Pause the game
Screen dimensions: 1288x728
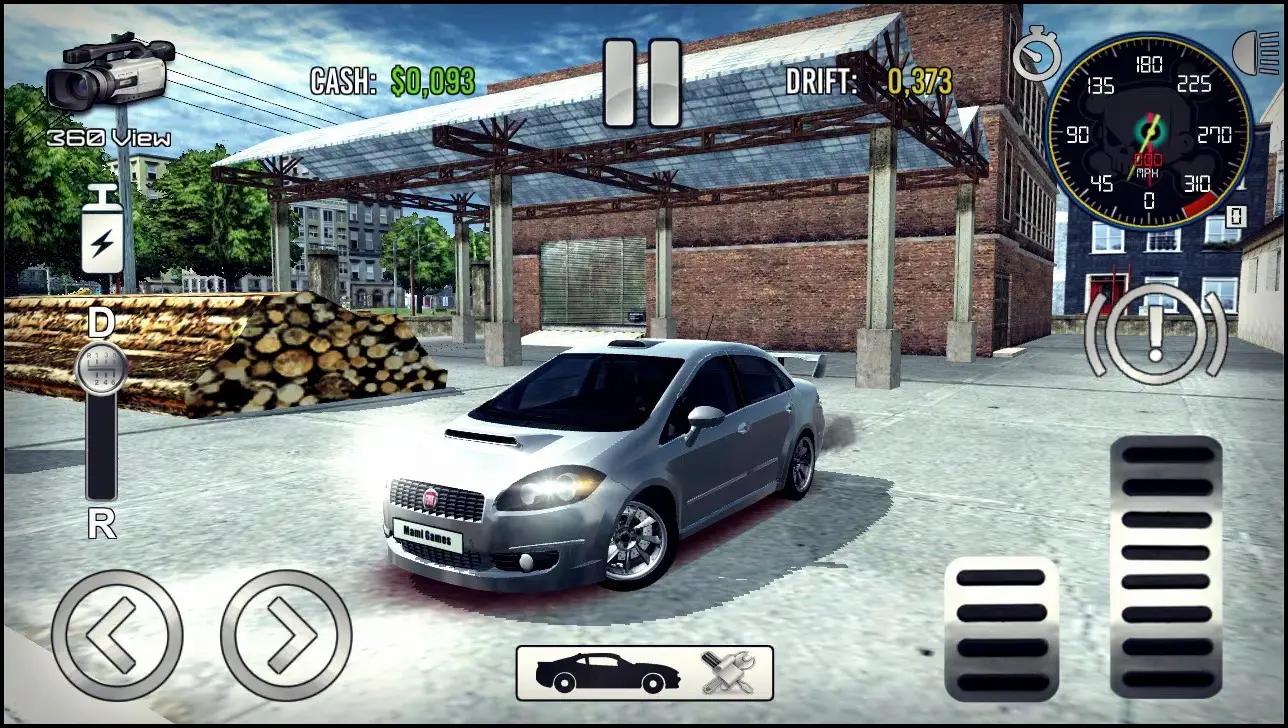pyautogui.click(x=642, y=83)
